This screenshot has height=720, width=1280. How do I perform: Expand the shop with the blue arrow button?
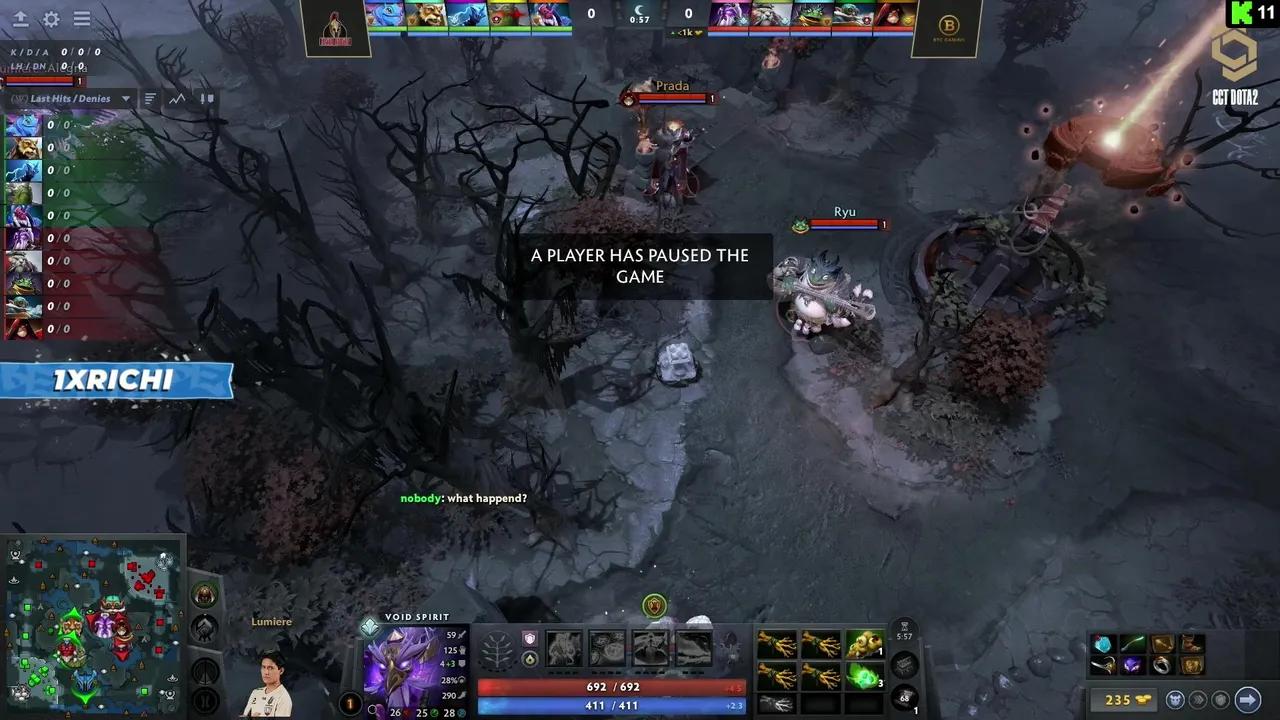tap(1247, 699)
